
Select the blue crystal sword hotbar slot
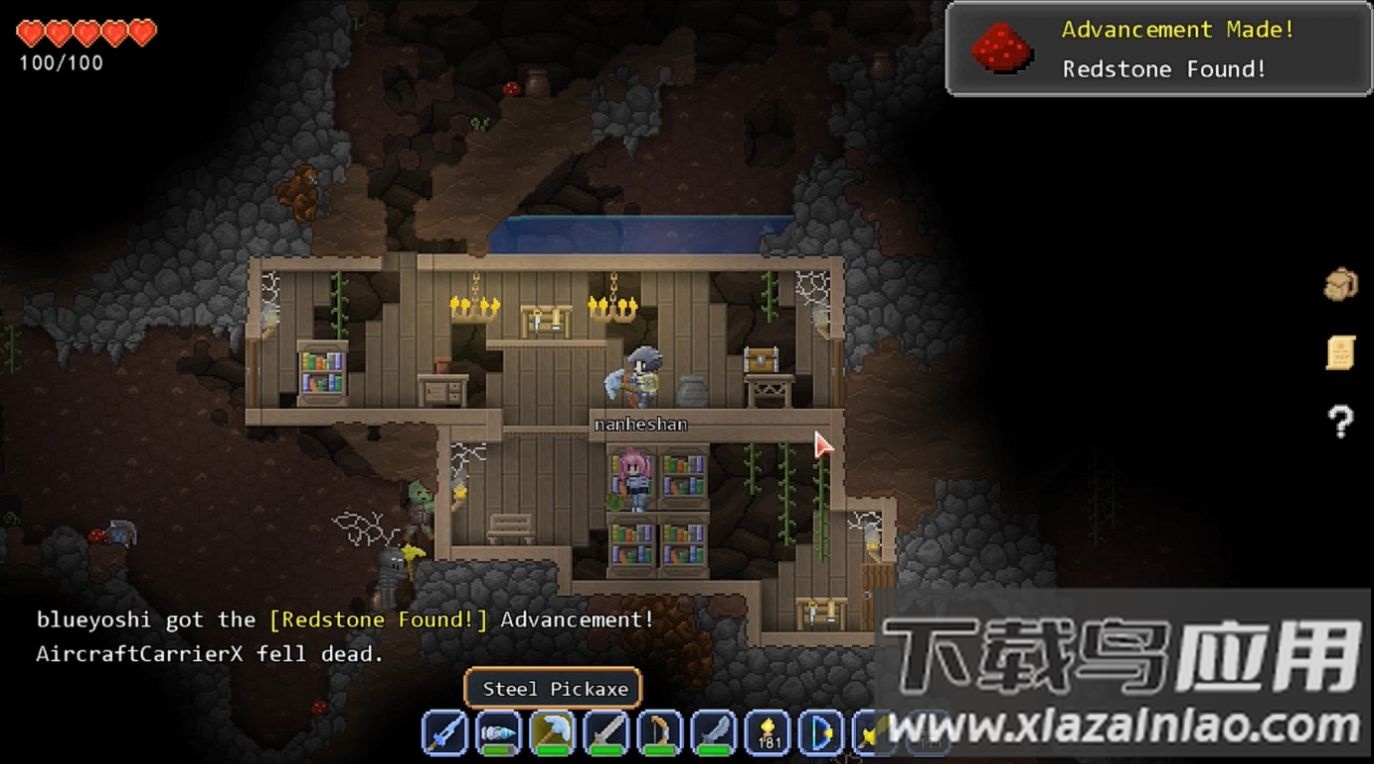coord(445,733)
